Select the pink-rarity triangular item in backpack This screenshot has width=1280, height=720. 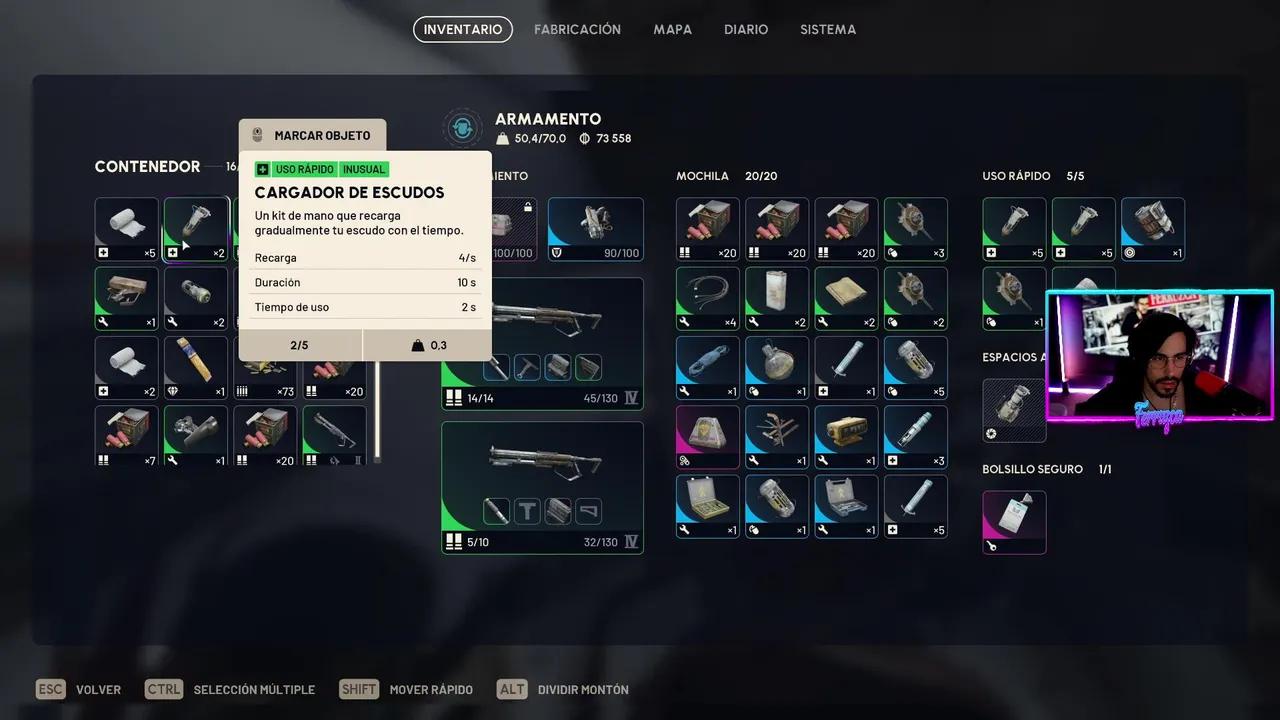pos(708,436)
